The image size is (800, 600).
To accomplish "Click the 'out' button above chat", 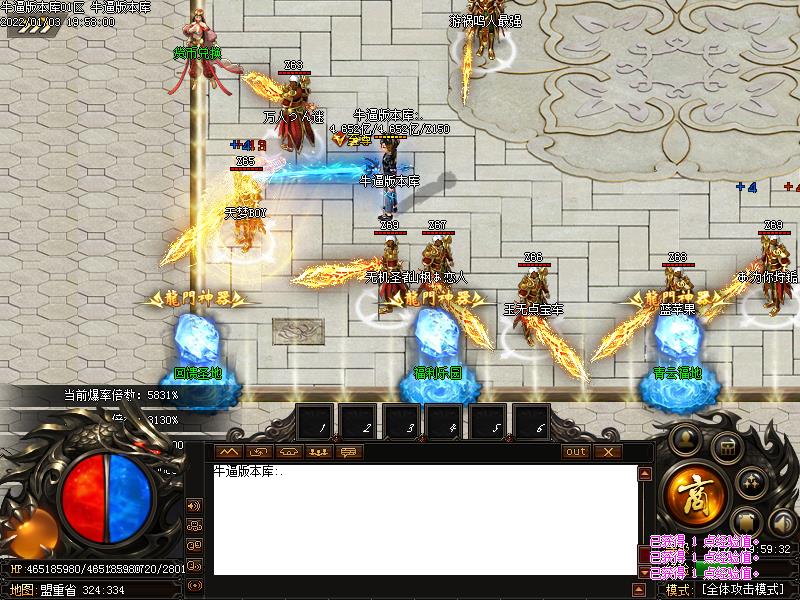I will 576,452.
